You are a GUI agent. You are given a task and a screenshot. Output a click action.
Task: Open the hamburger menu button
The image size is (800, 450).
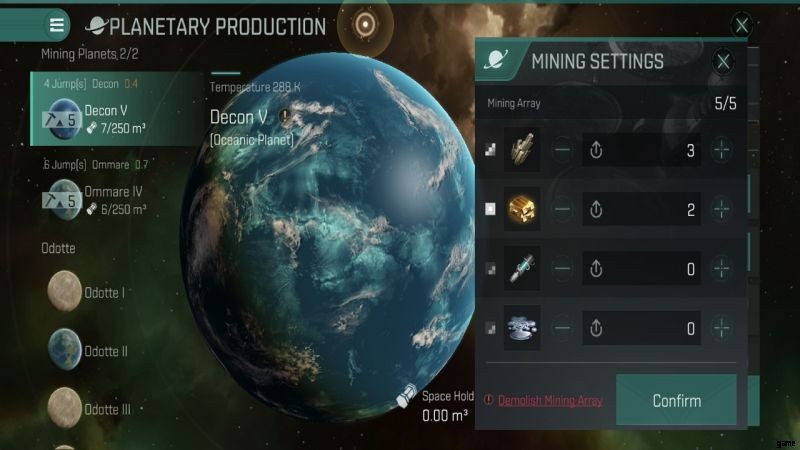click(x=57, y=25)
